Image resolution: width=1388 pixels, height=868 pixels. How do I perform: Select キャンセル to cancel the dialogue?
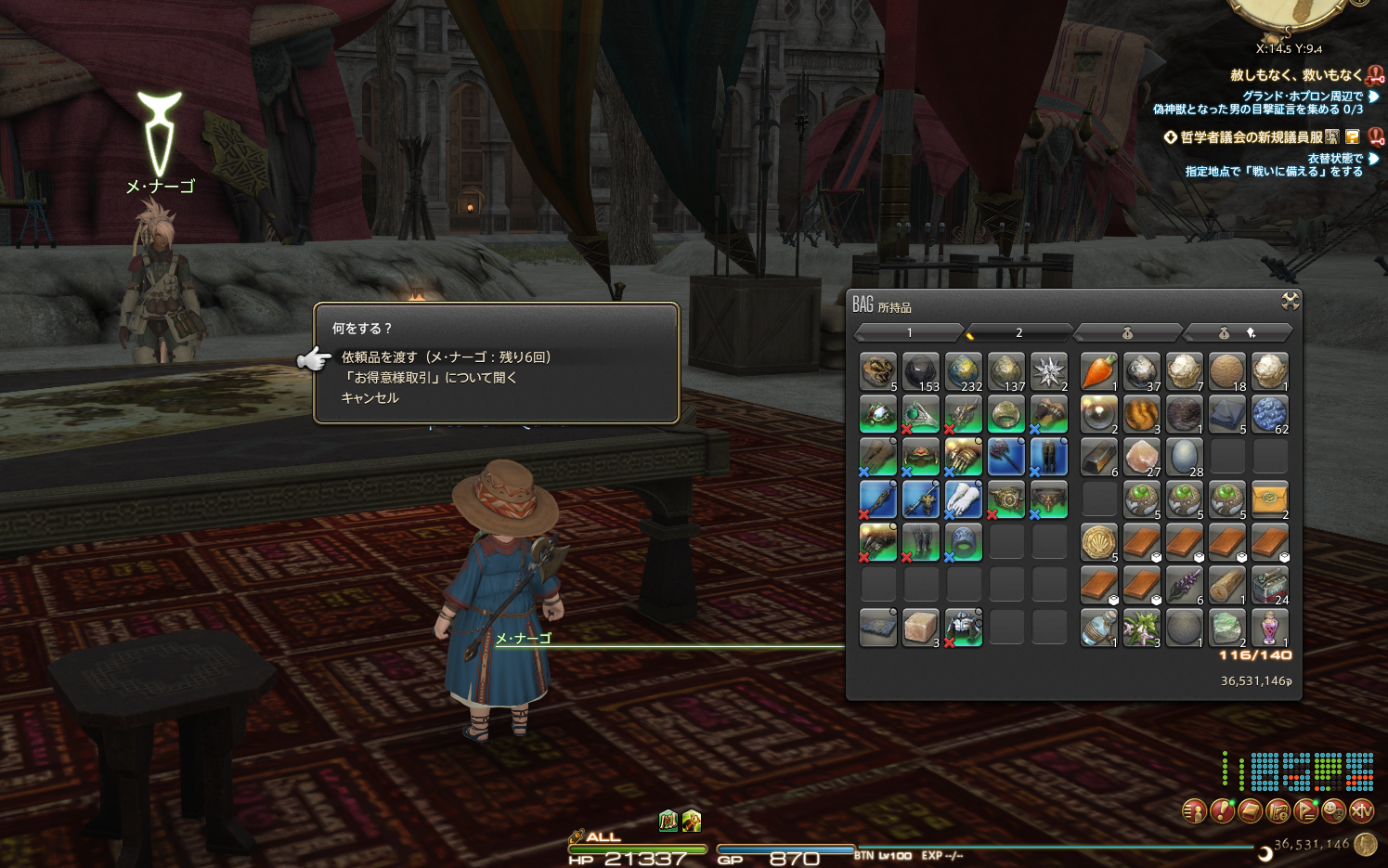click(370, 398)
